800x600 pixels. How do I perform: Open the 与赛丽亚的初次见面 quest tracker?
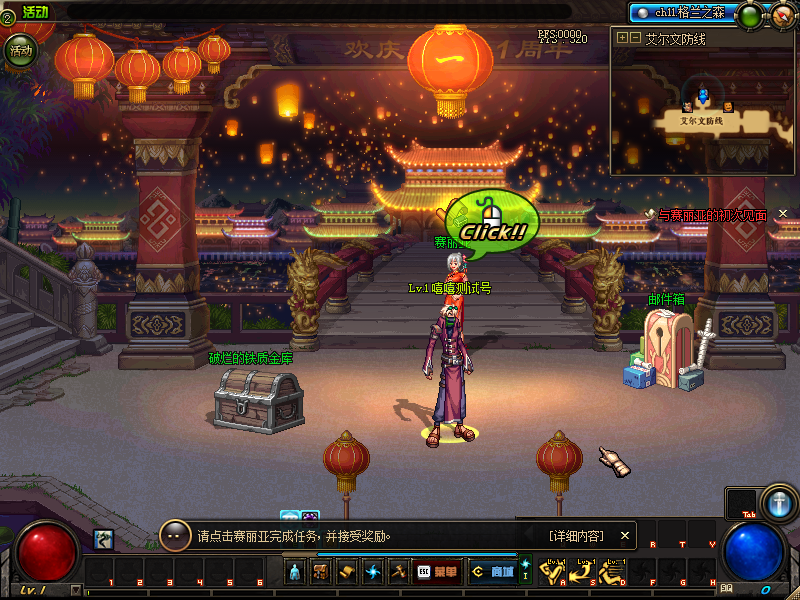(x=712, y=215)
